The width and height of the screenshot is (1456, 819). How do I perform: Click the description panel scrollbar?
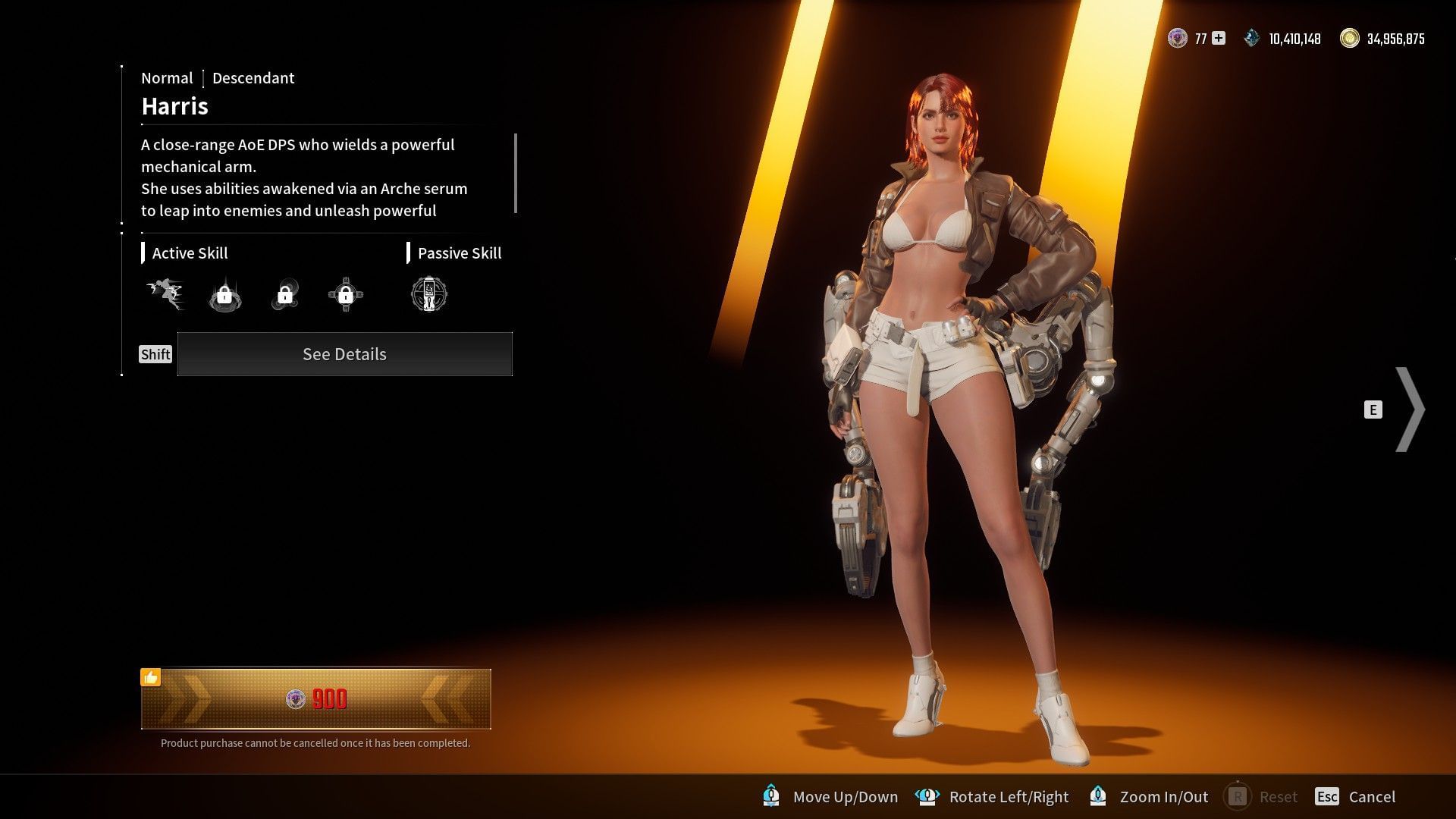coord(516,174)
